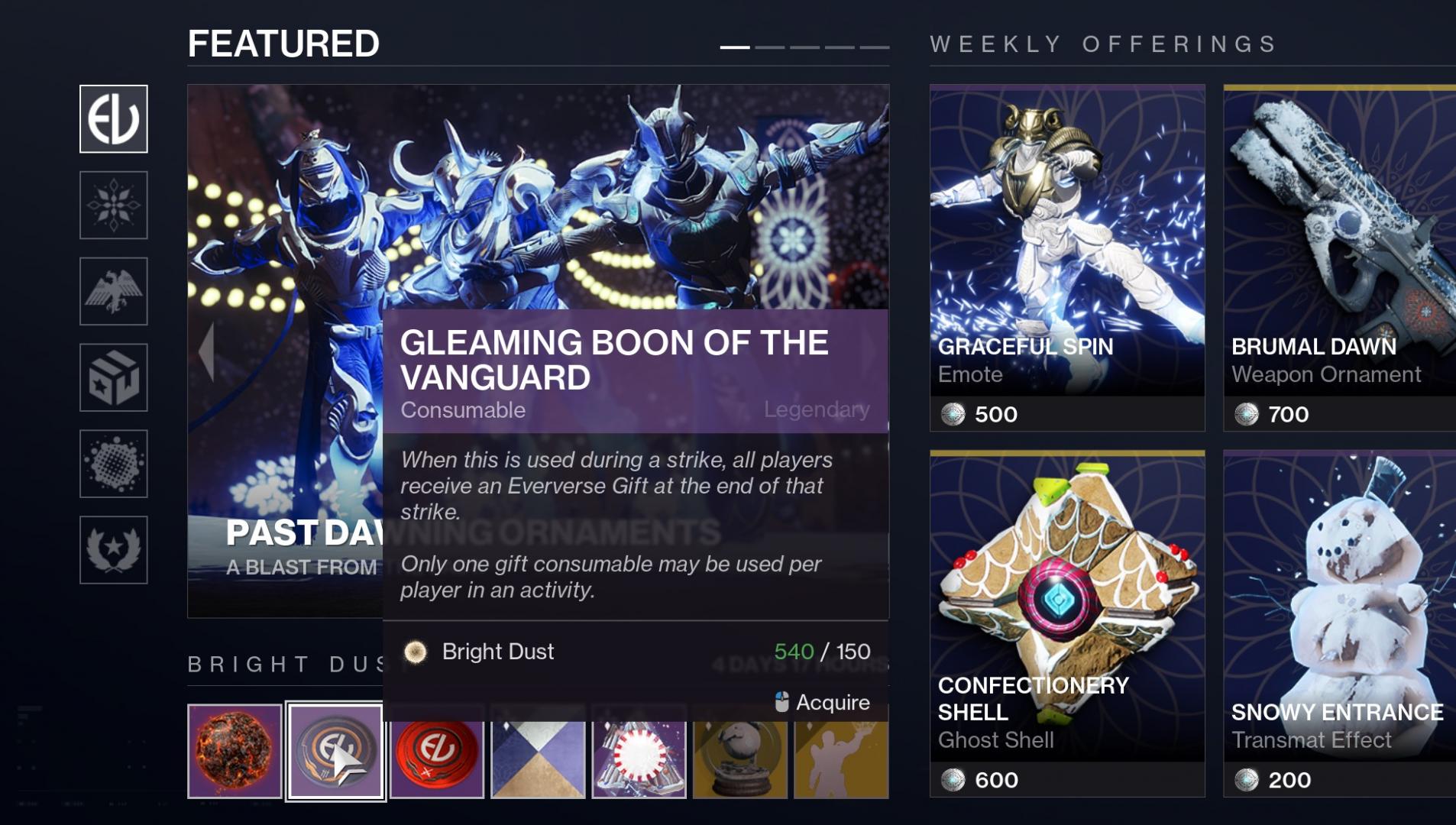Select the Eververse storefront icon
The image size is (1456, 825).
tap(113, 118)
